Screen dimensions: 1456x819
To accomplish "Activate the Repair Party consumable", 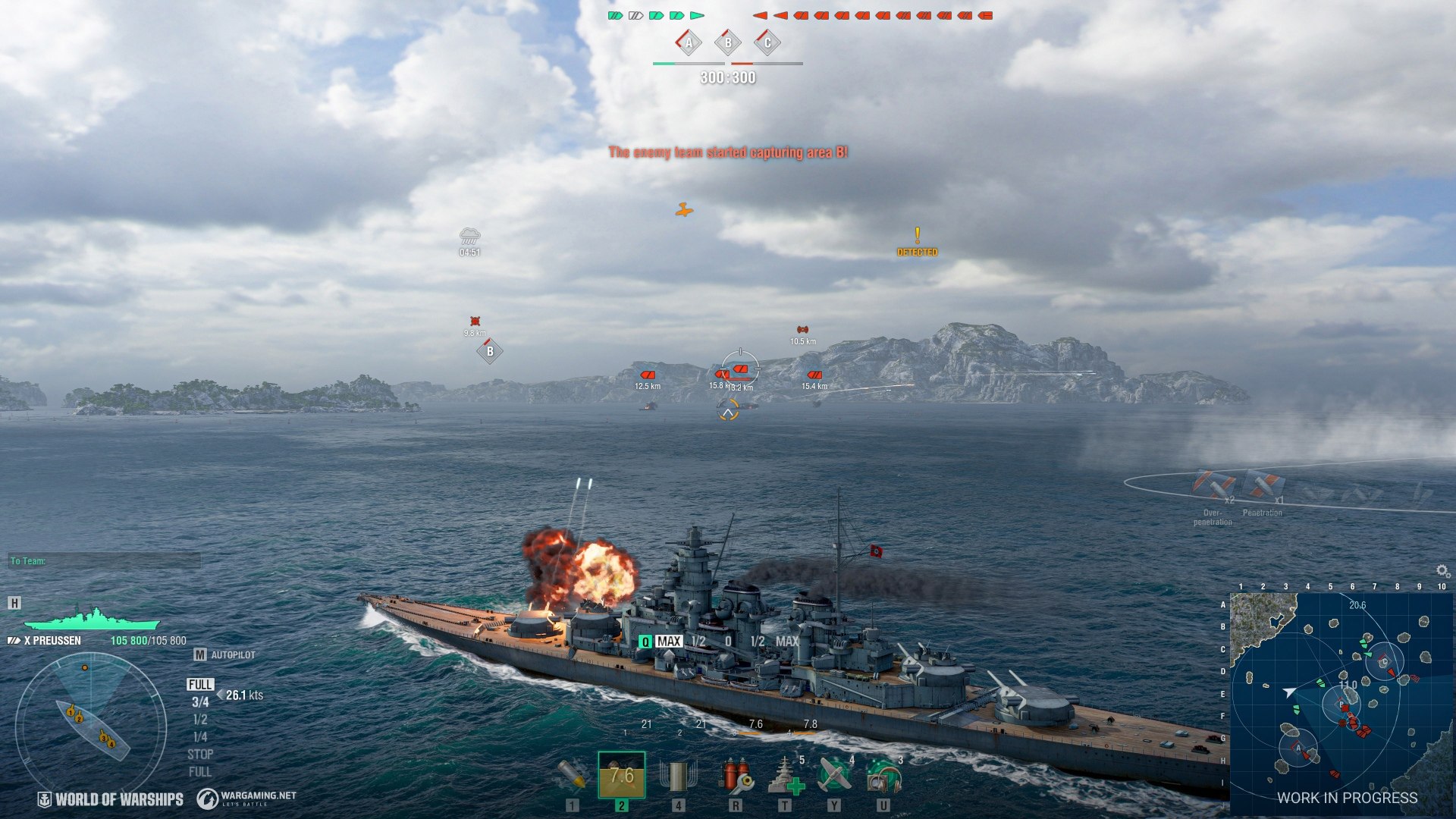I will point(785,774).
